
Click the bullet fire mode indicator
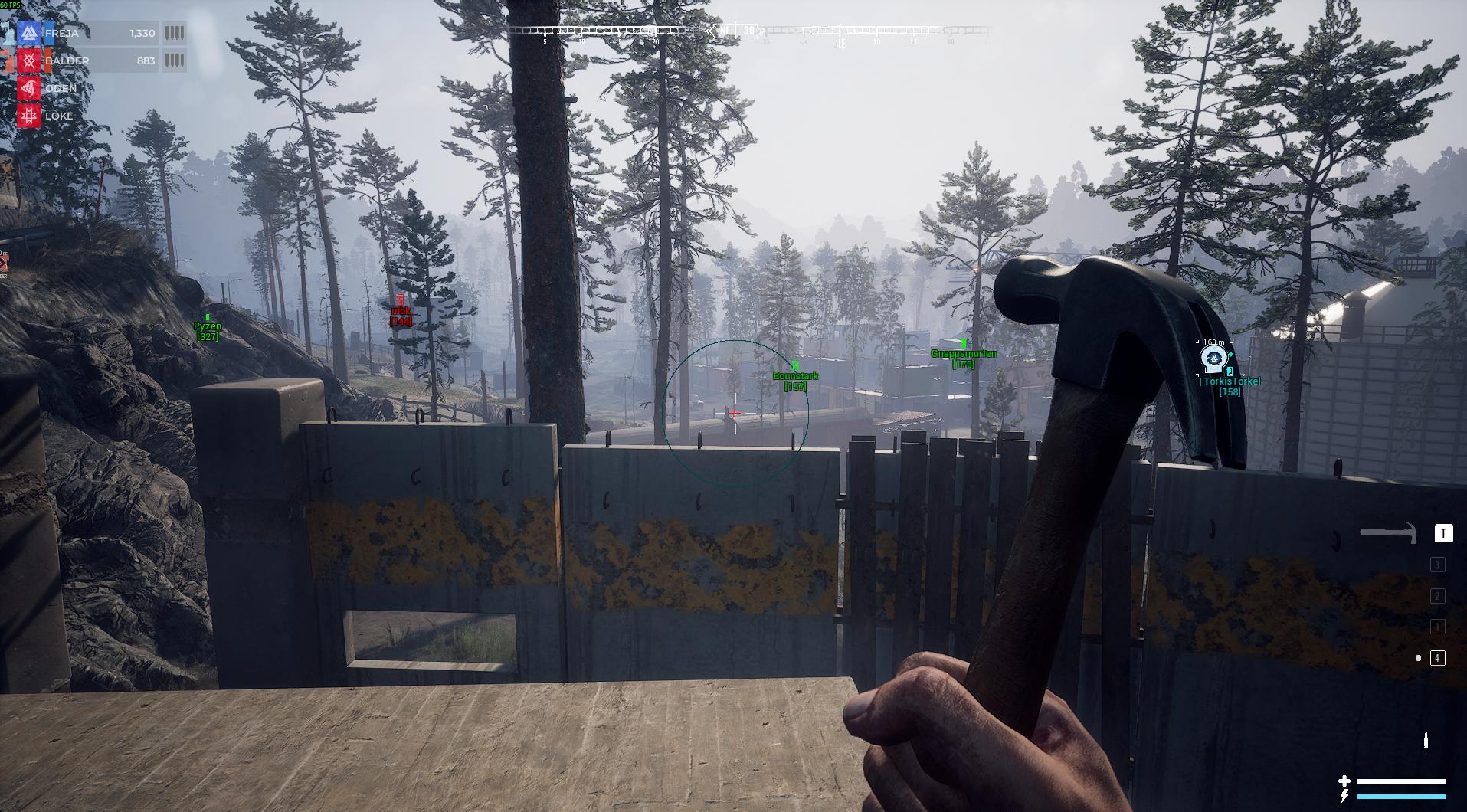click(x=1426, y=739)
